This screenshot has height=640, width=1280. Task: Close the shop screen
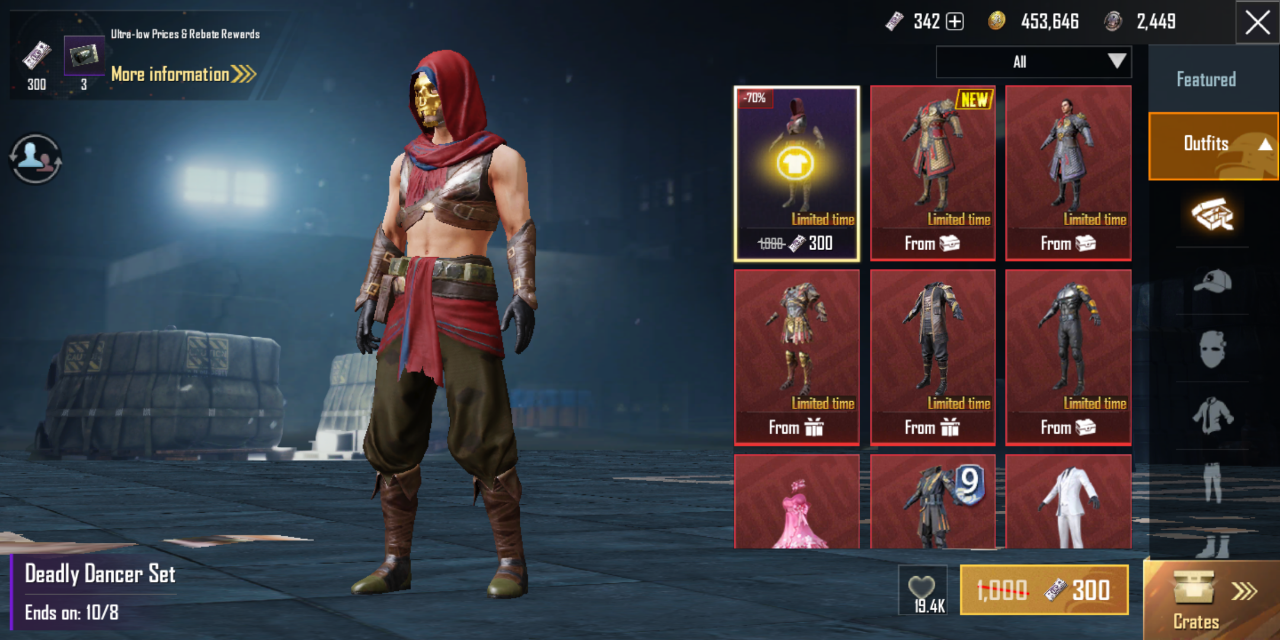(1258, 23)
